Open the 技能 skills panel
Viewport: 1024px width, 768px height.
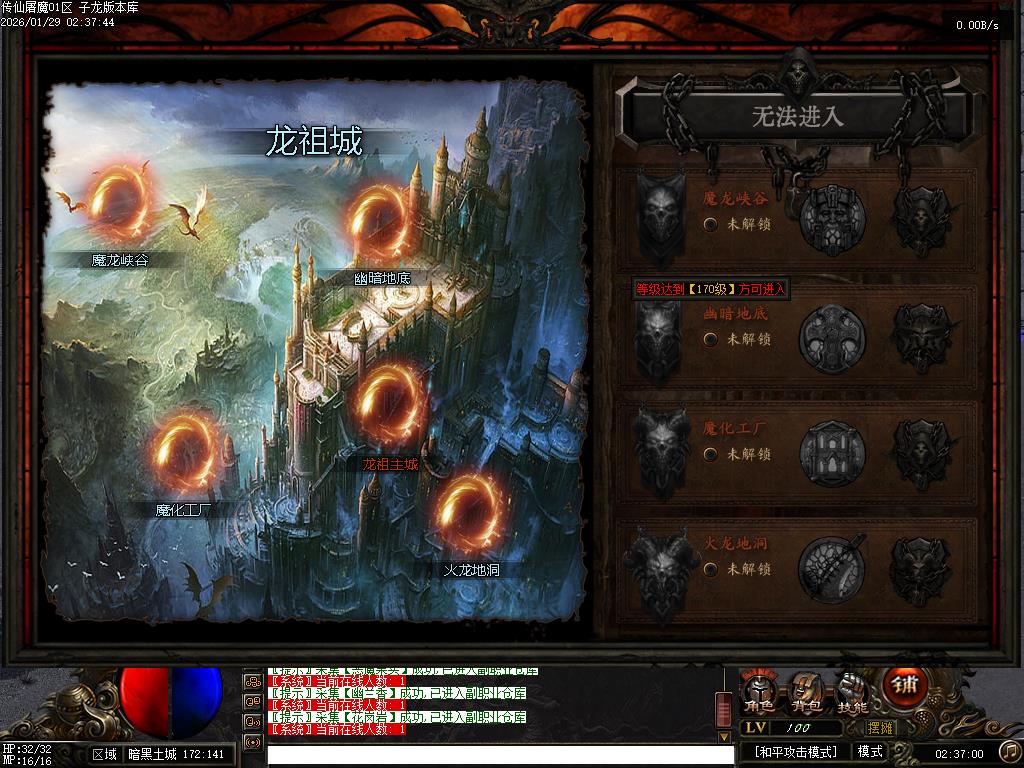(852, 692)
